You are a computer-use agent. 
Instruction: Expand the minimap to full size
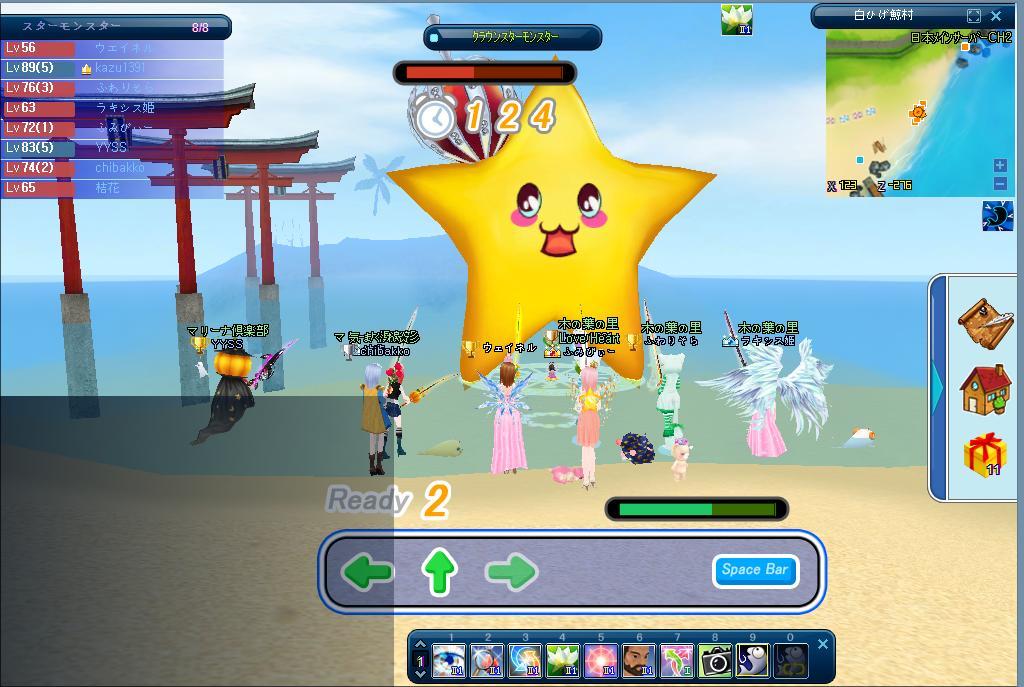click(974, 16)
